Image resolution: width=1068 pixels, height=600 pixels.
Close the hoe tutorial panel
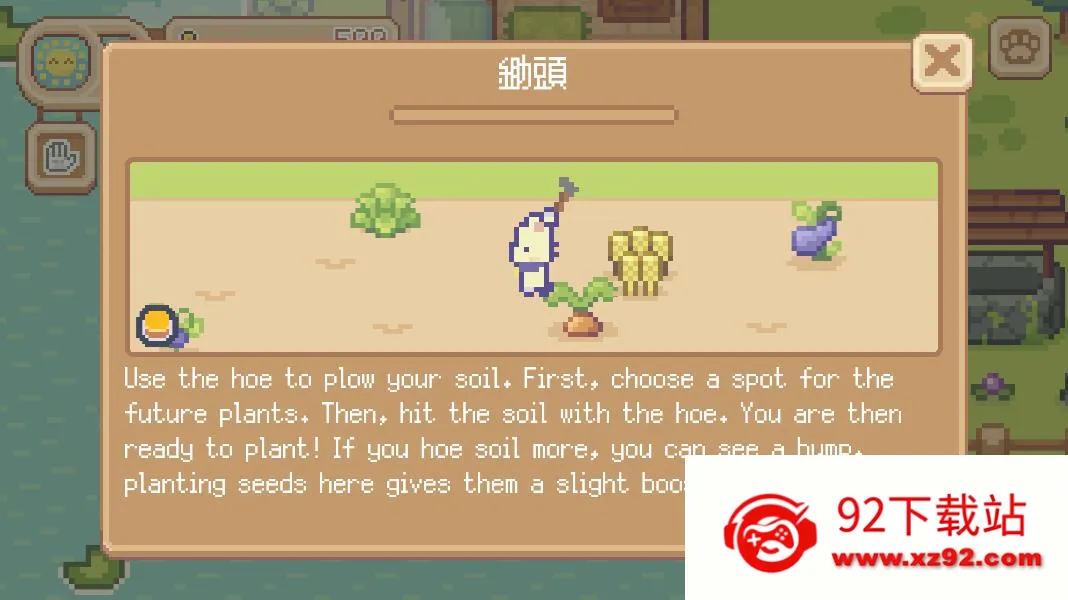(x=941, y=62)
